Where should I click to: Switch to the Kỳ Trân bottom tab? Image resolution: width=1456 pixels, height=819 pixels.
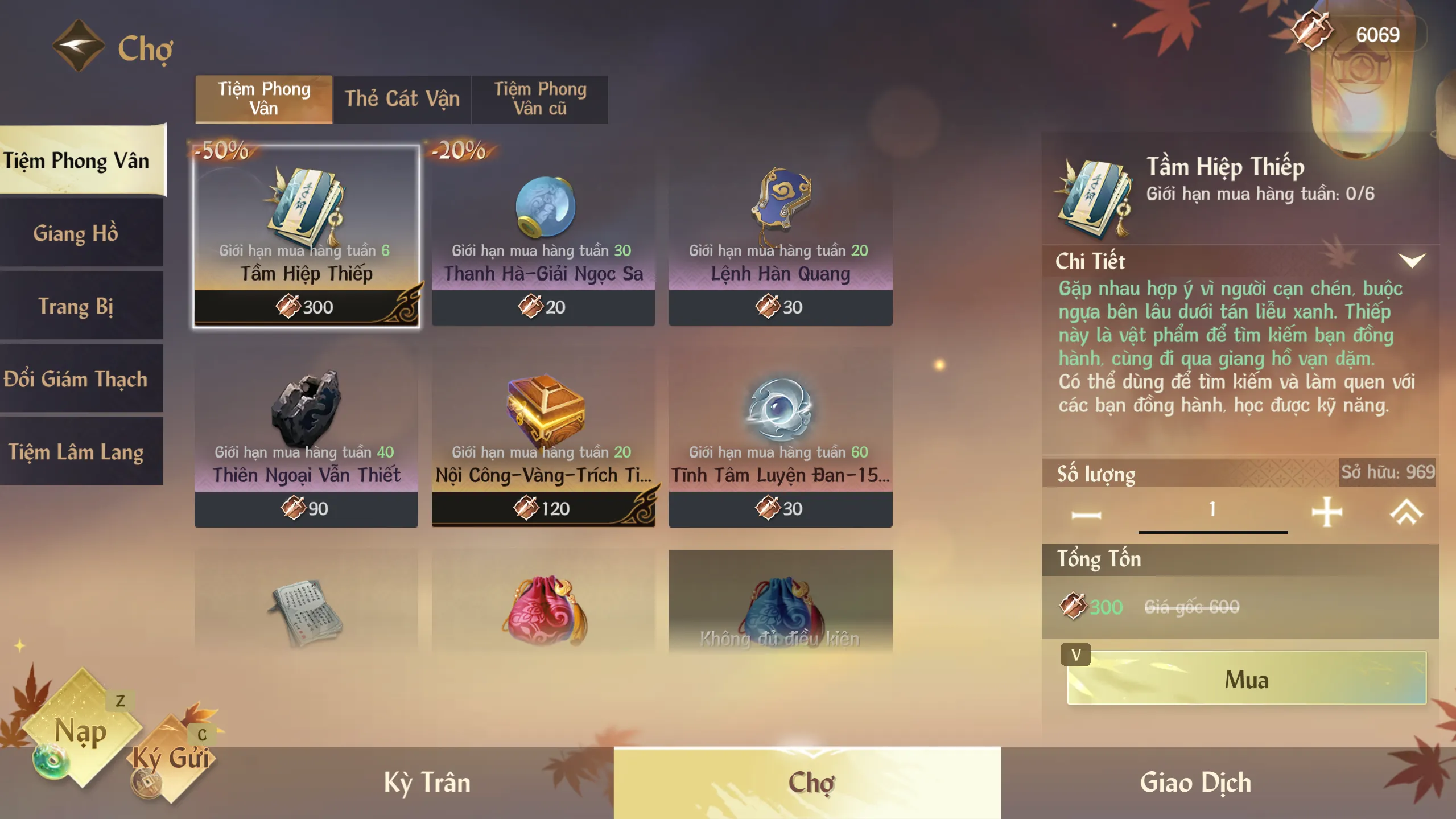427,783
